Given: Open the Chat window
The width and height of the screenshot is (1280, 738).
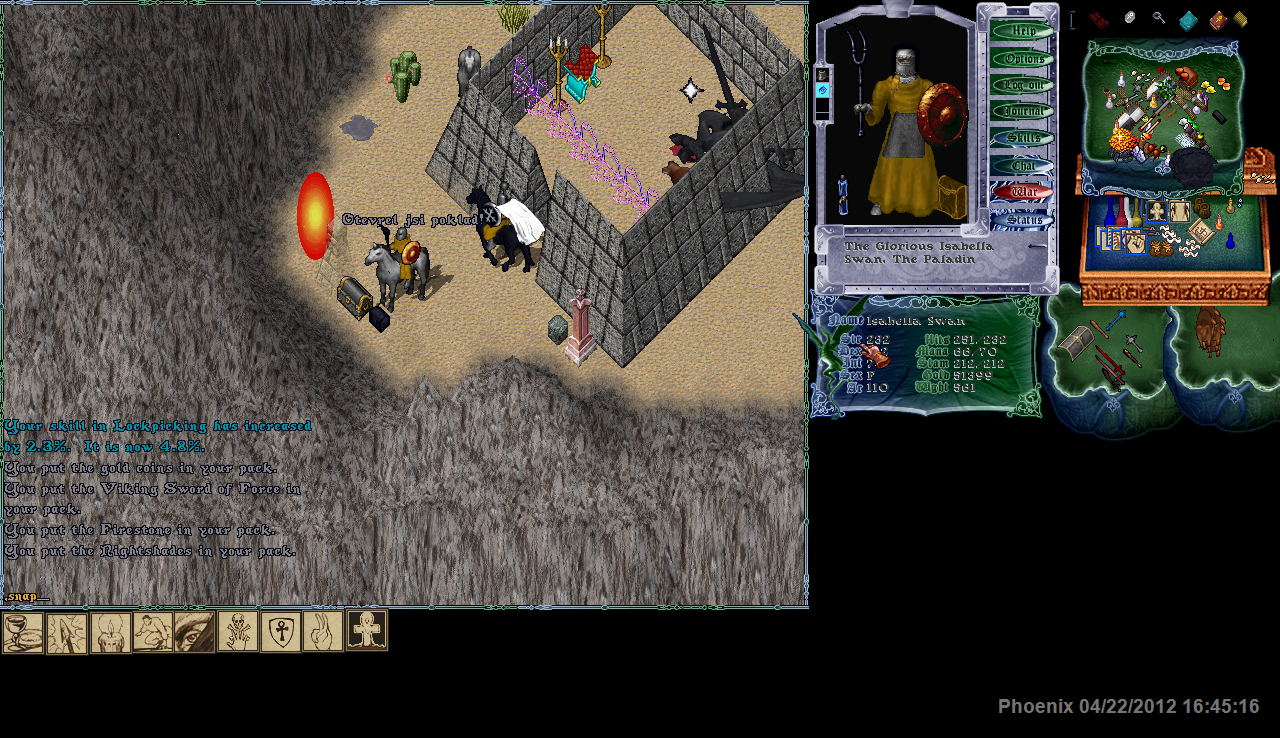Looking at the screenshot, I should point(1023,165).
